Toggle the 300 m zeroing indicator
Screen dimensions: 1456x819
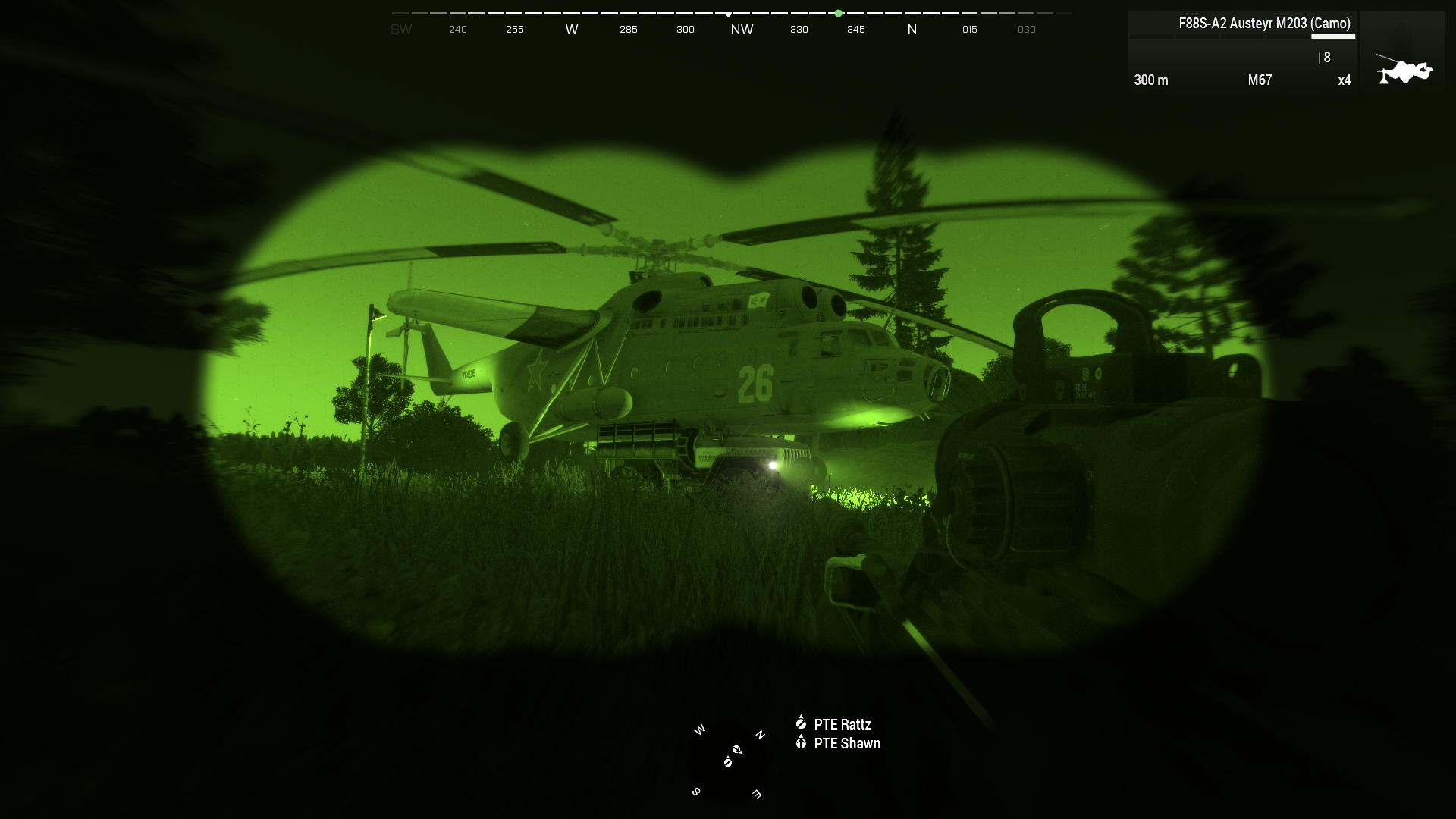(1150, 80)
